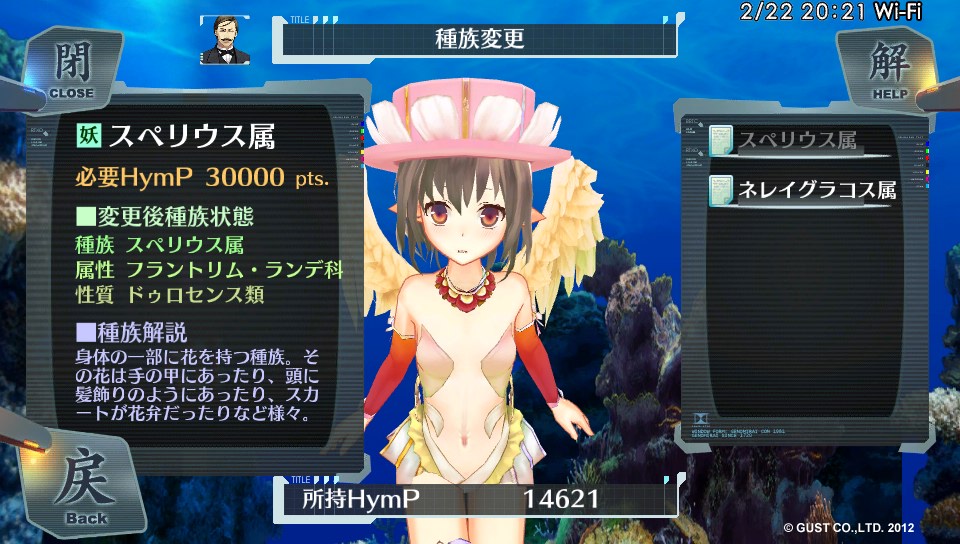Open the Help panel
Screen dimensions: 960x544
pos(889,67)
